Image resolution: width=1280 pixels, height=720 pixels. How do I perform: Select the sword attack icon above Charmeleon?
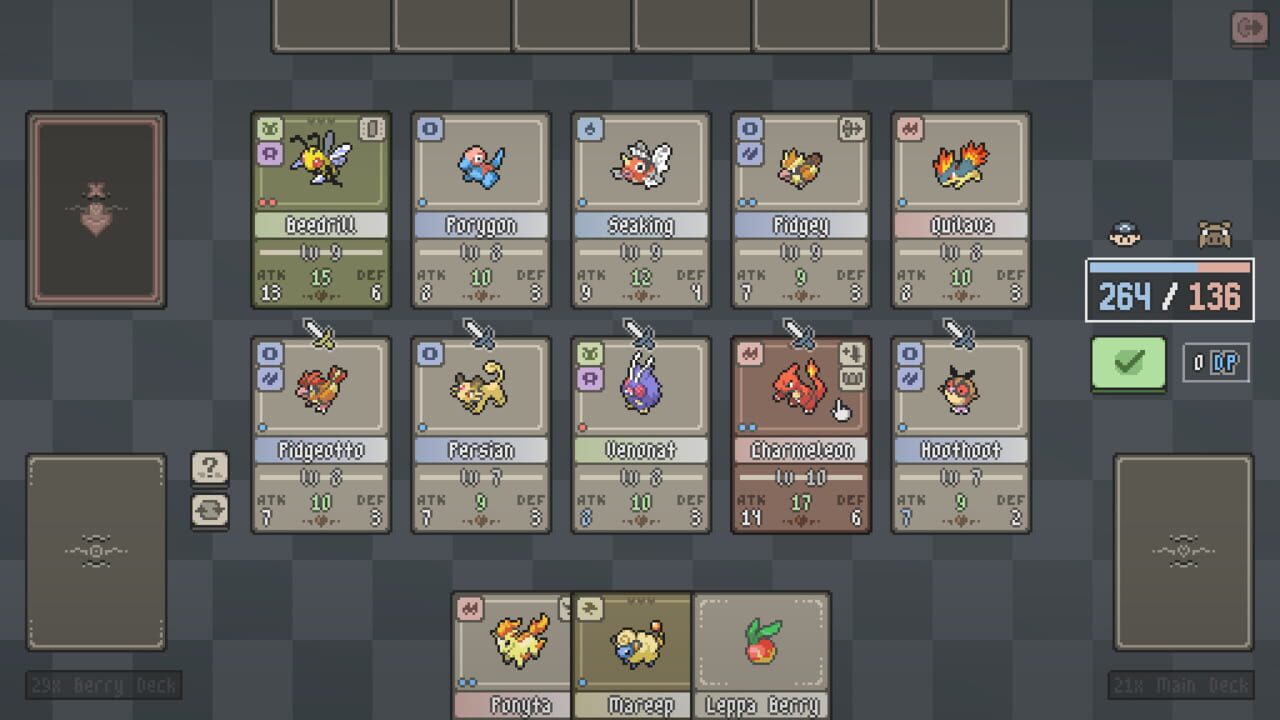coord(800,332)
